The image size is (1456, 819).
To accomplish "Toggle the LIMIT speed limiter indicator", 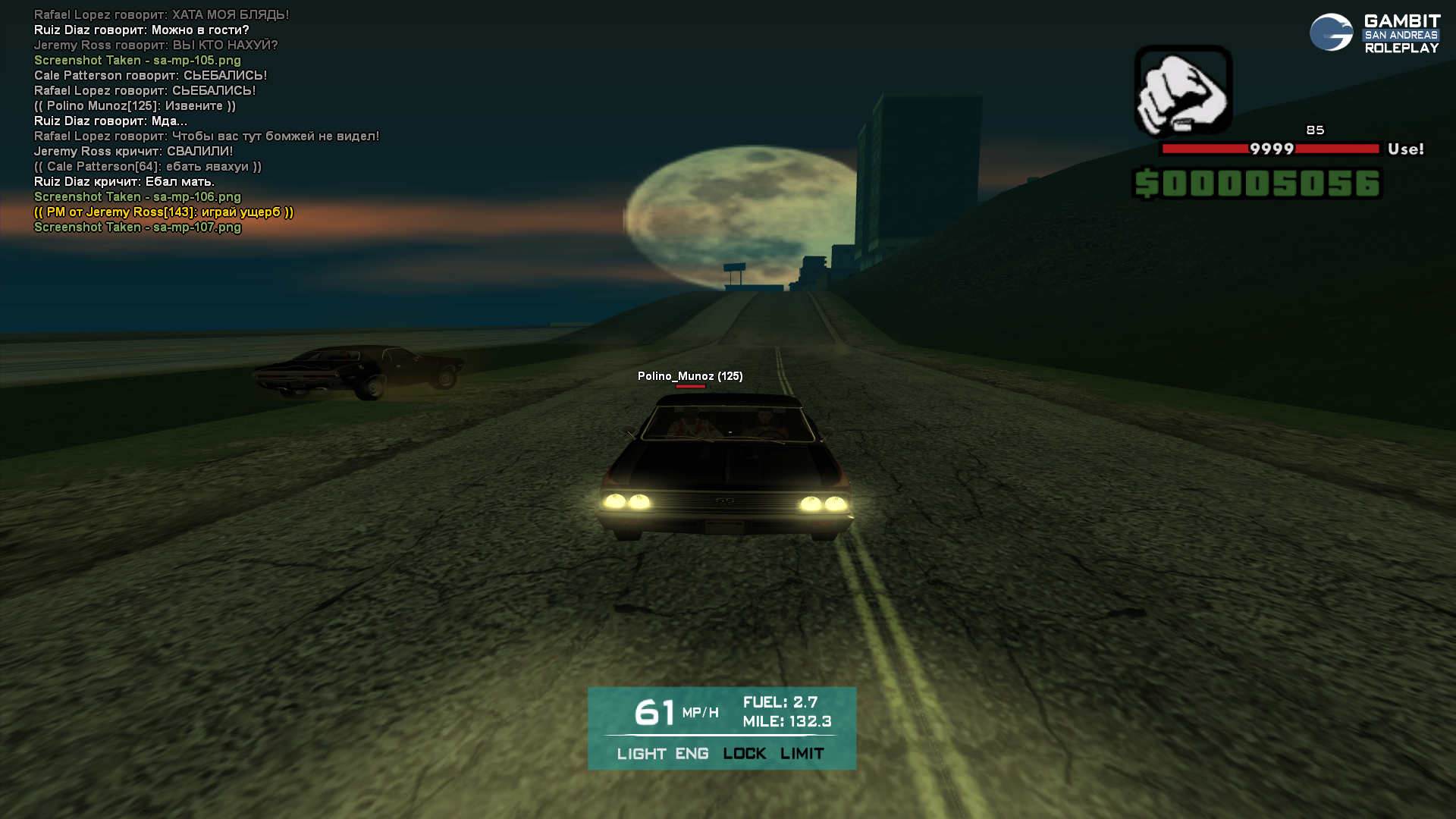I will 802,754.
